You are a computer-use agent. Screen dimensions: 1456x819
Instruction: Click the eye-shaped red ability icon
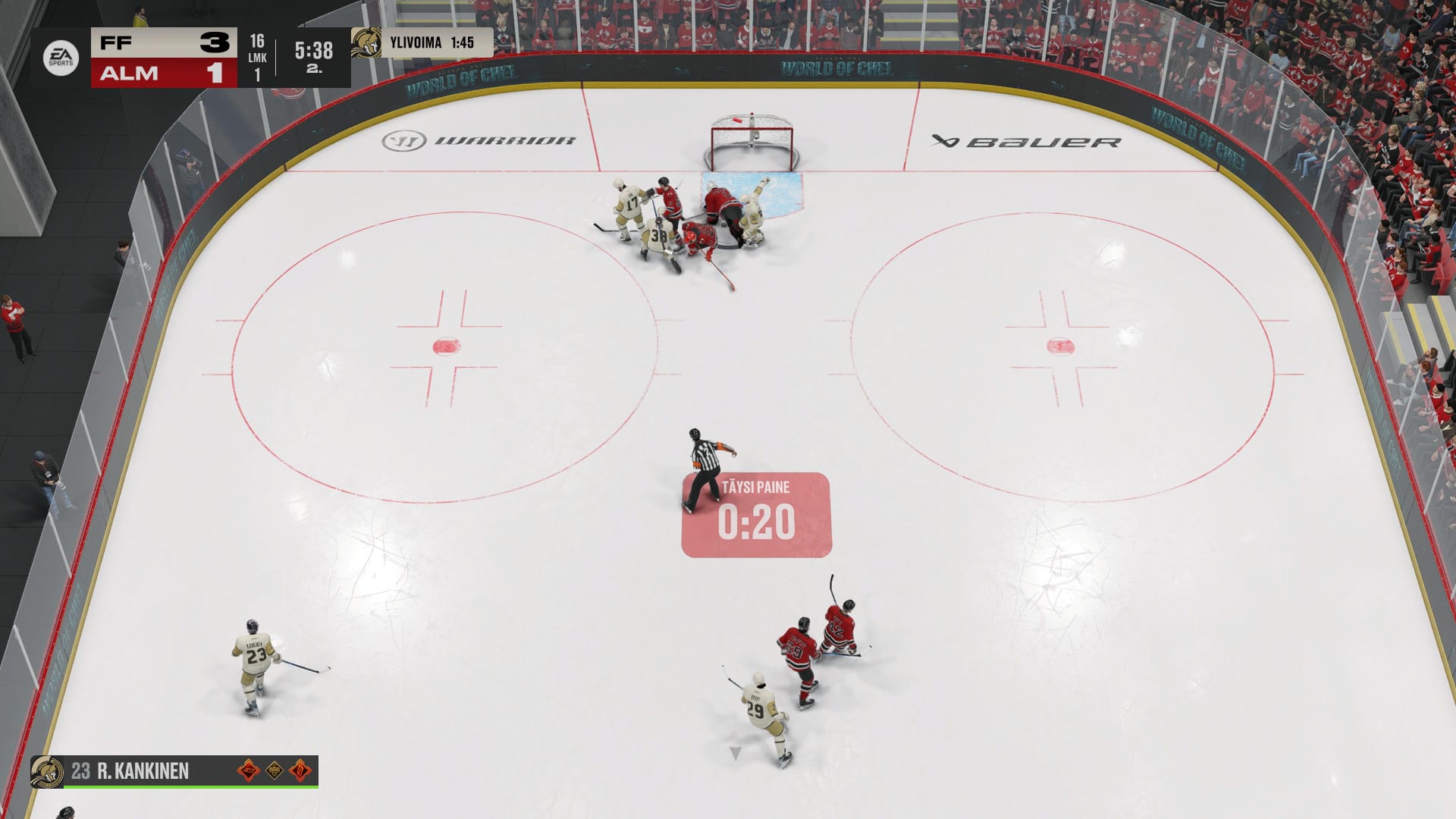point(249,771)
